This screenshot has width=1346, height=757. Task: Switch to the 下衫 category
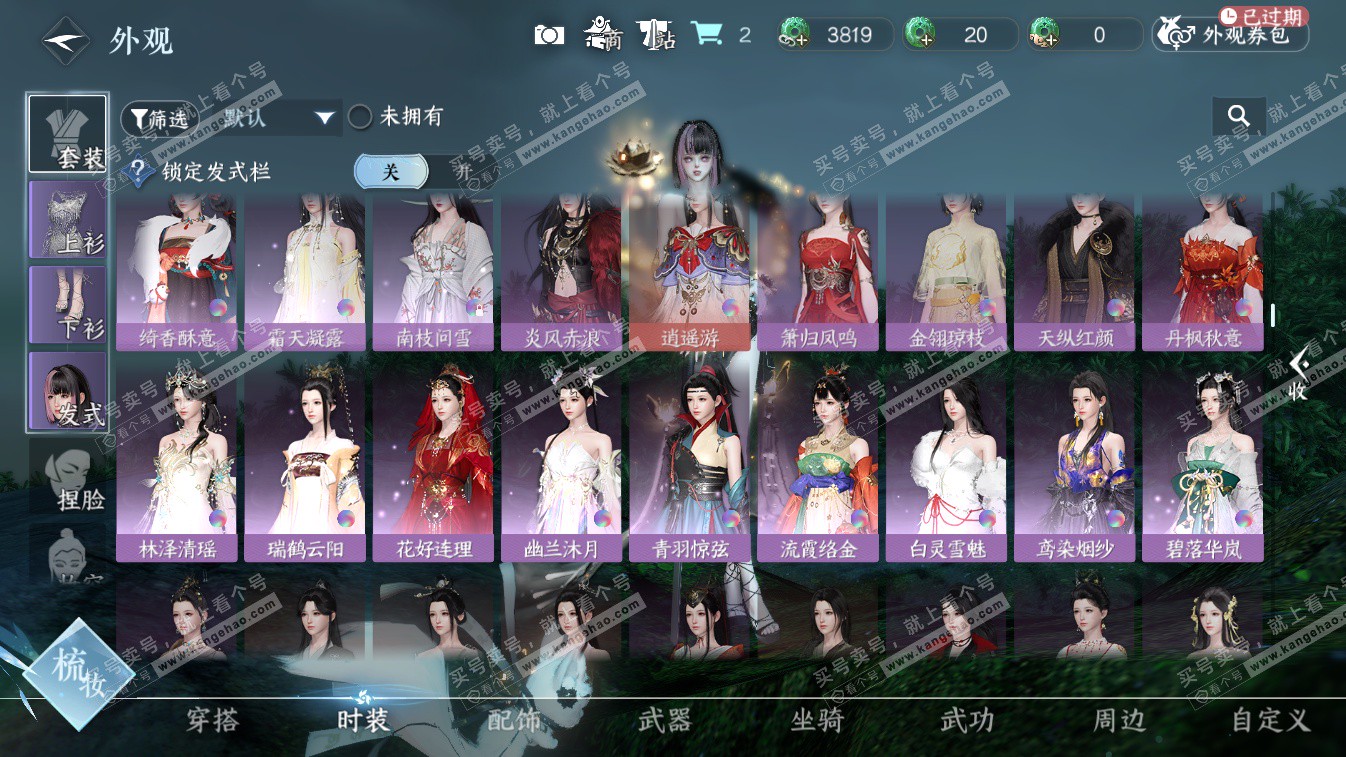click(67, 304)
